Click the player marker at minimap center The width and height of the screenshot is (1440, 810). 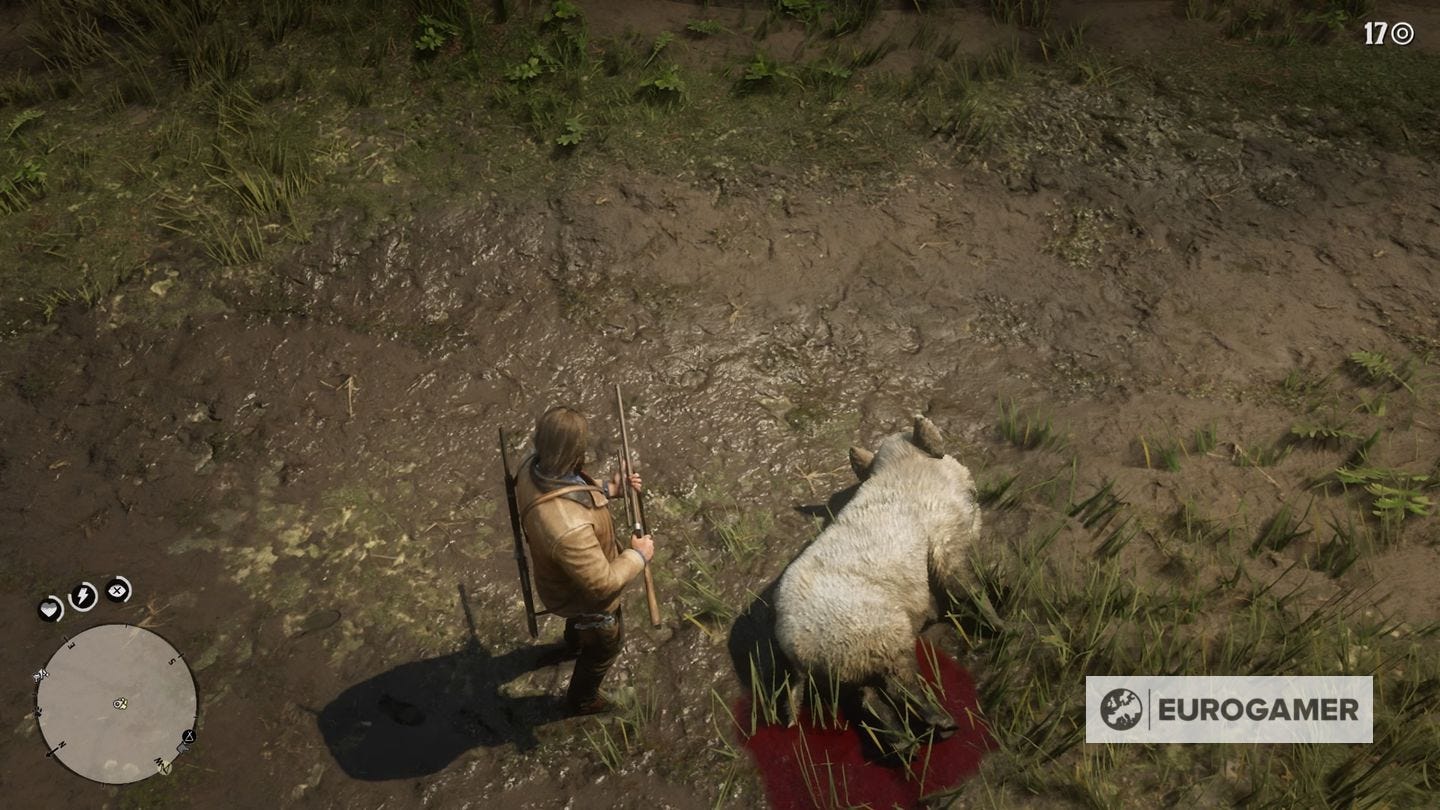[121, 703]
